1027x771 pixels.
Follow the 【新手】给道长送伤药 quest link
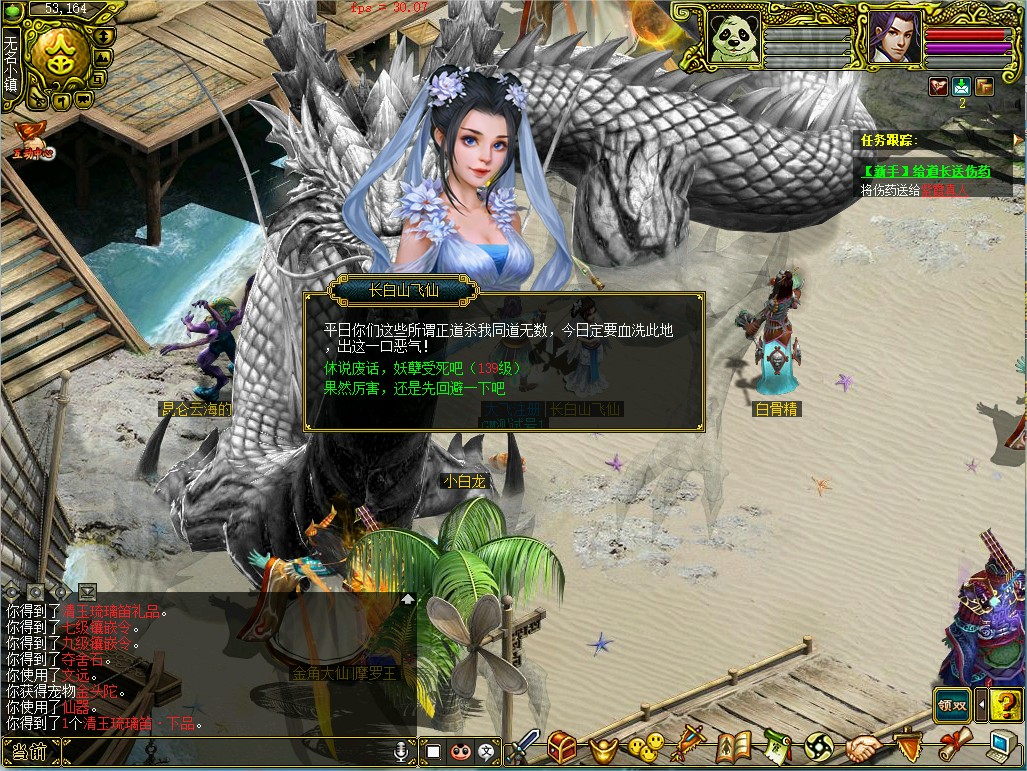click(926, 172)
